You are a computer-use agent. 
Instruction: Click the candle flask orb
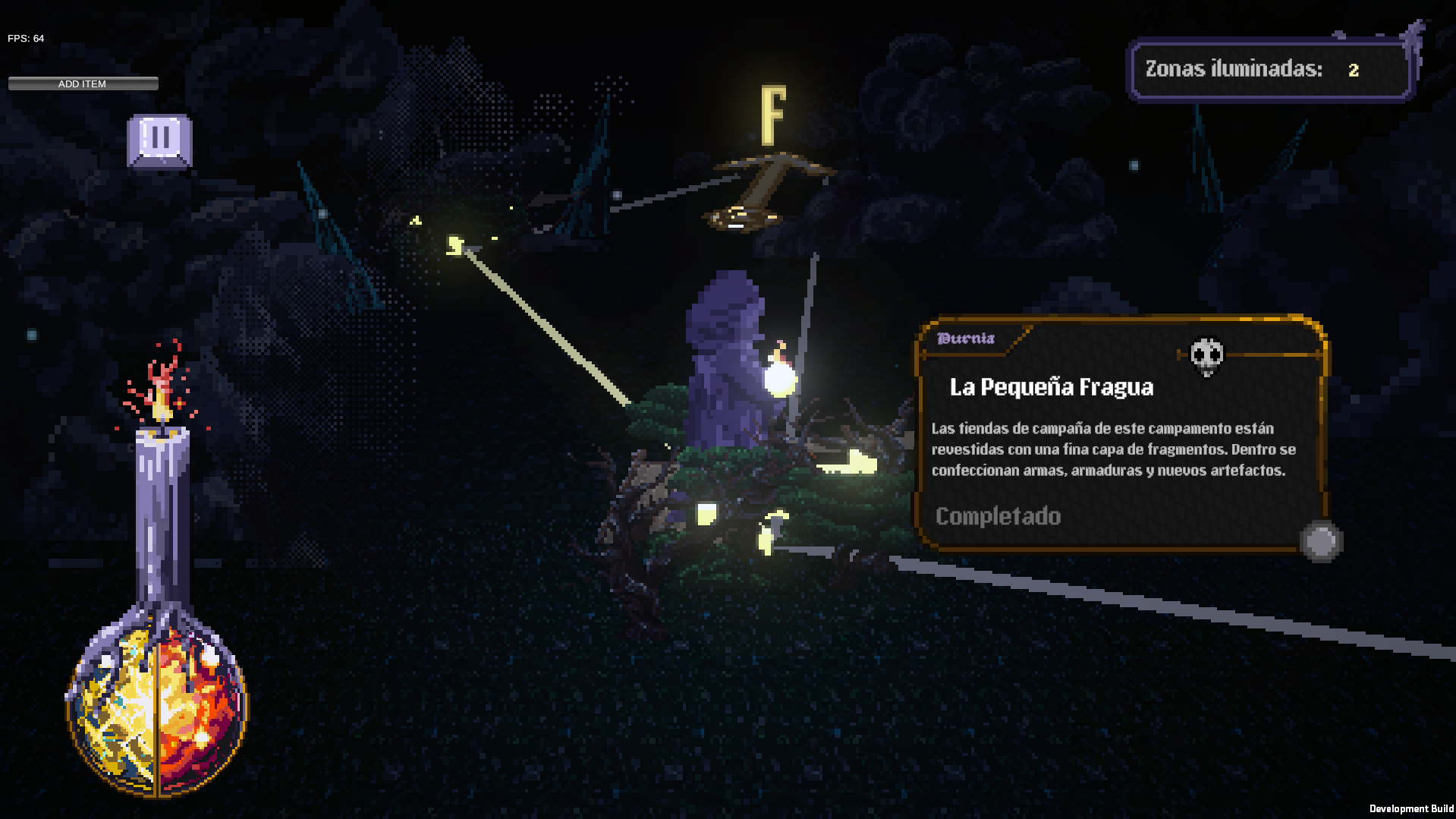click(x=157, y=710)
